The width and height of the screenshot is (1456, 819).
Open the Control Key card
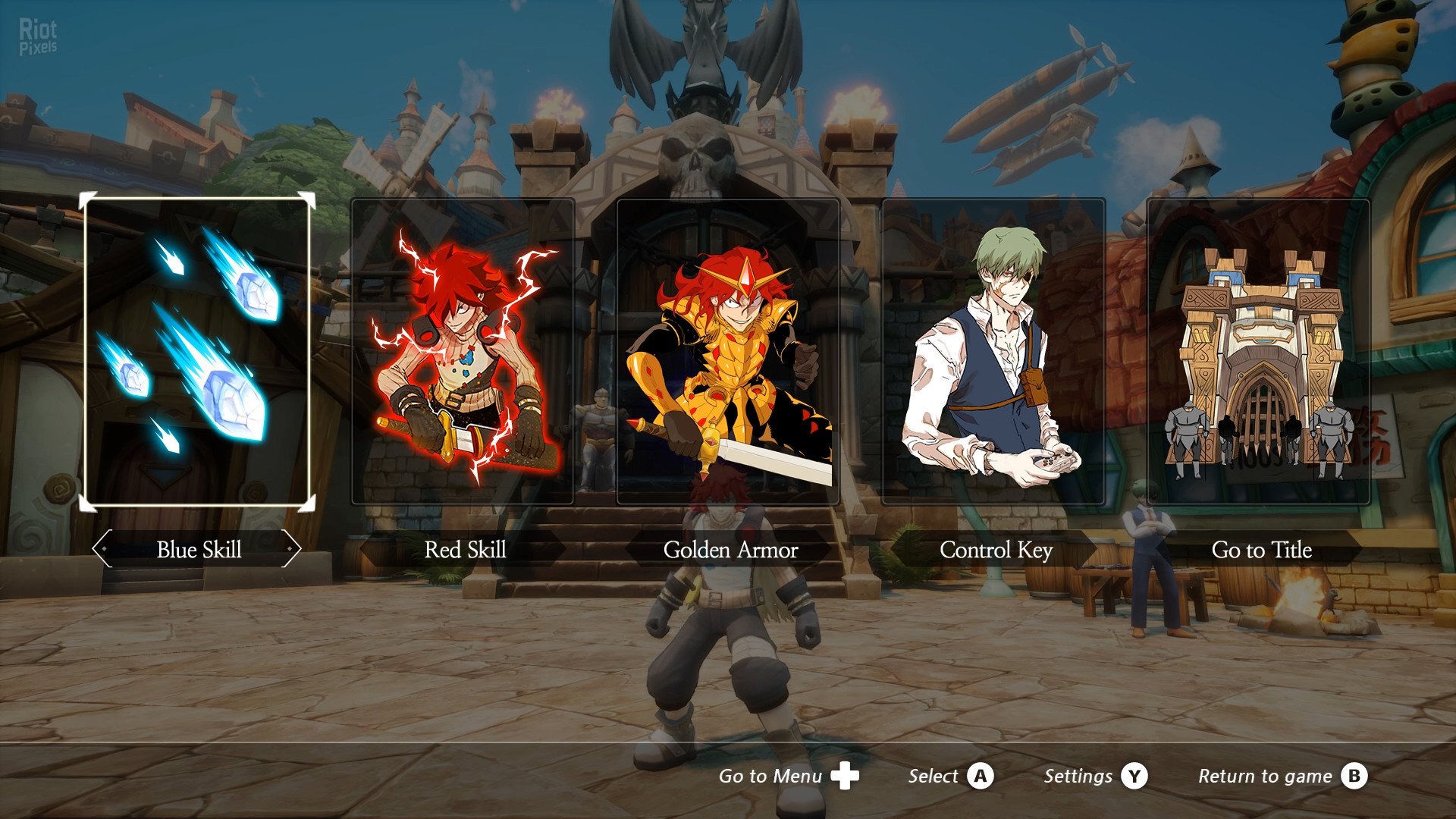993,351
